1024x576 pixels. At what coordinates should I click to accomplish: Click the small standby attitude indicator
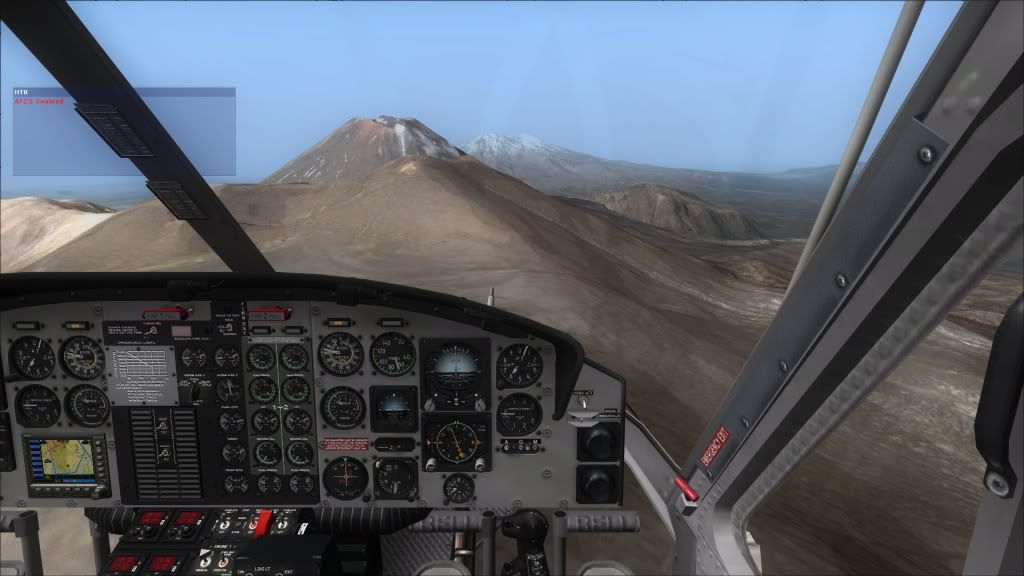tap(394, 407)
